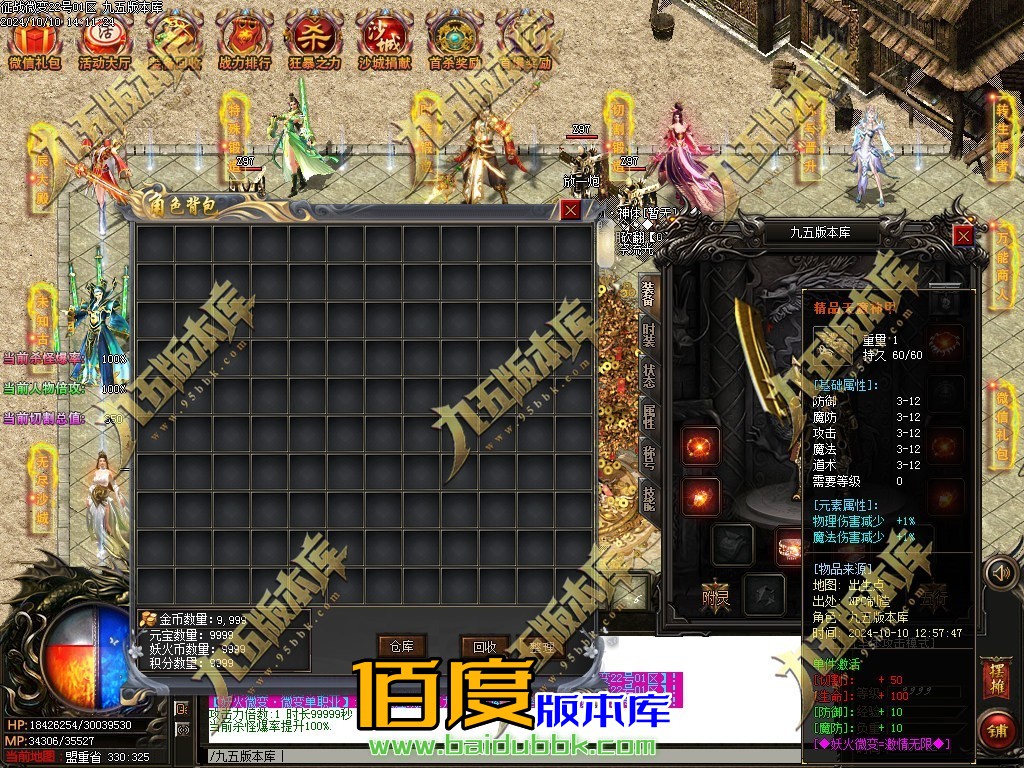Select the 技能 skills tab
1024x768 pixels.
coord(649,497)
